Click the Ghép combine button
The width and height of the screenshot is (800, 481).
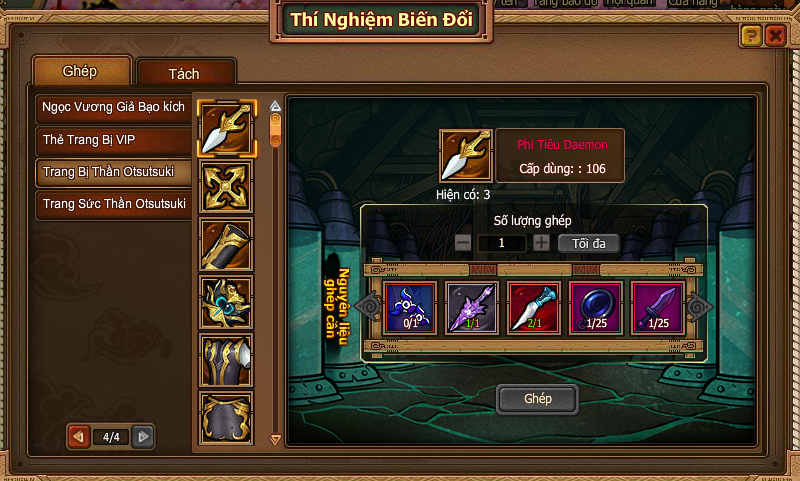[538, 399]
